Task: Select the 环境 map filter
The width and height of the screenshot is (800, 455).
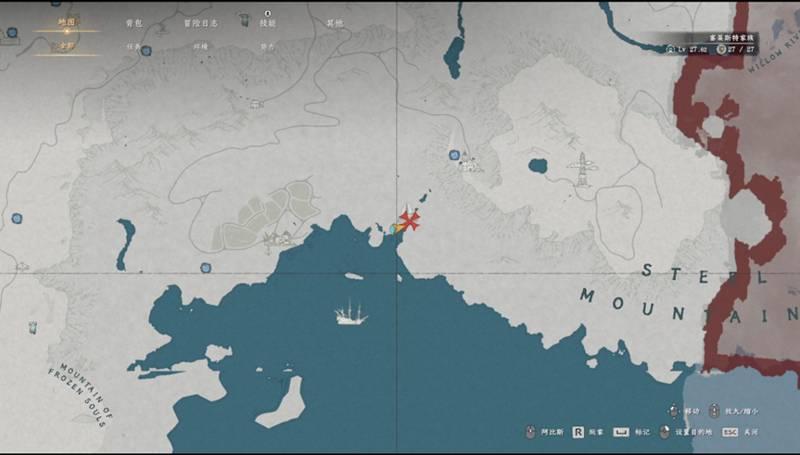Action: pyautogui.click(x=201, y=46)
